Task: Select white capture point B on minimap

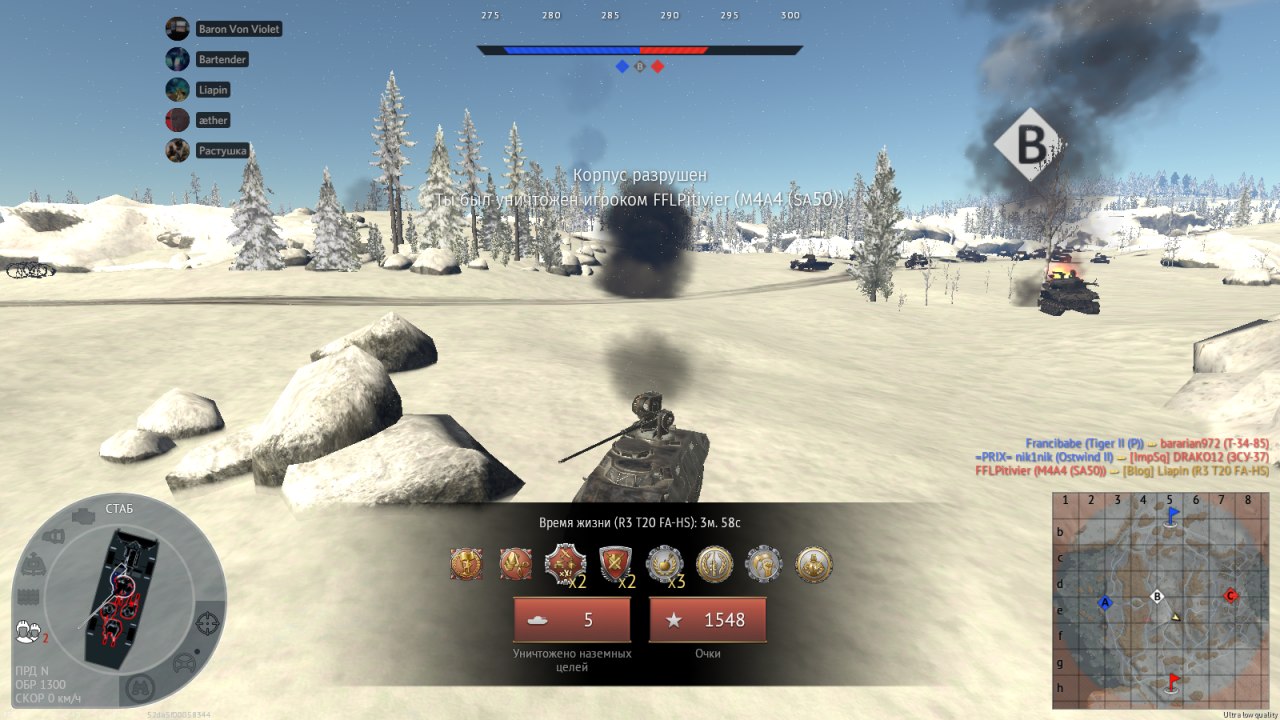Action: pyautogui.click(x=1157, y=597)
